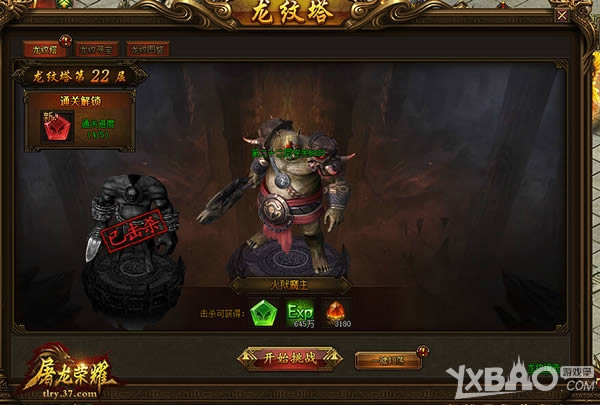Inspect the green gem kill reward
Image resolution: width=600 pixels, height=405 pixels.
262,312
